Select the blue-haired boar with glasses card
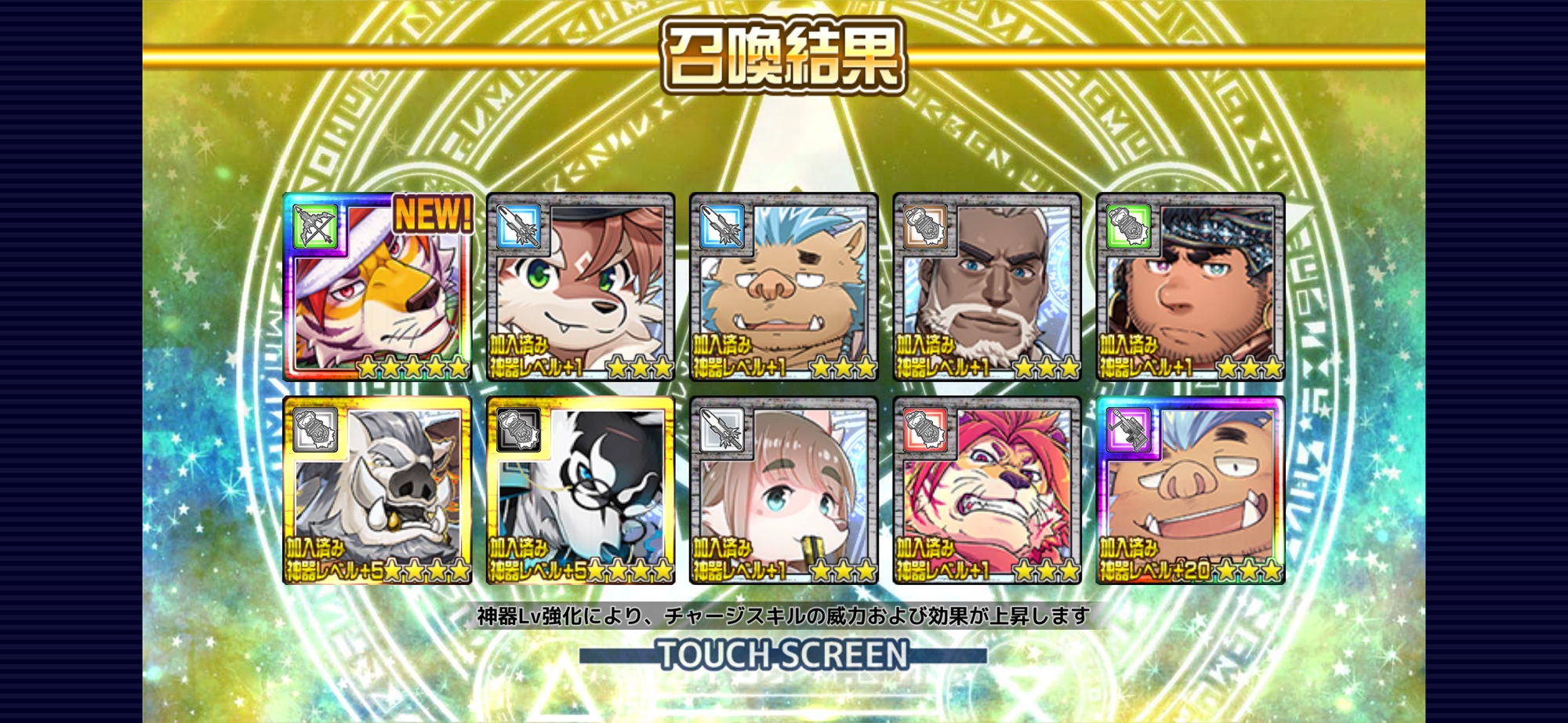The height and width of the screenshot is (723, 1568). click(x=783, y=287)
